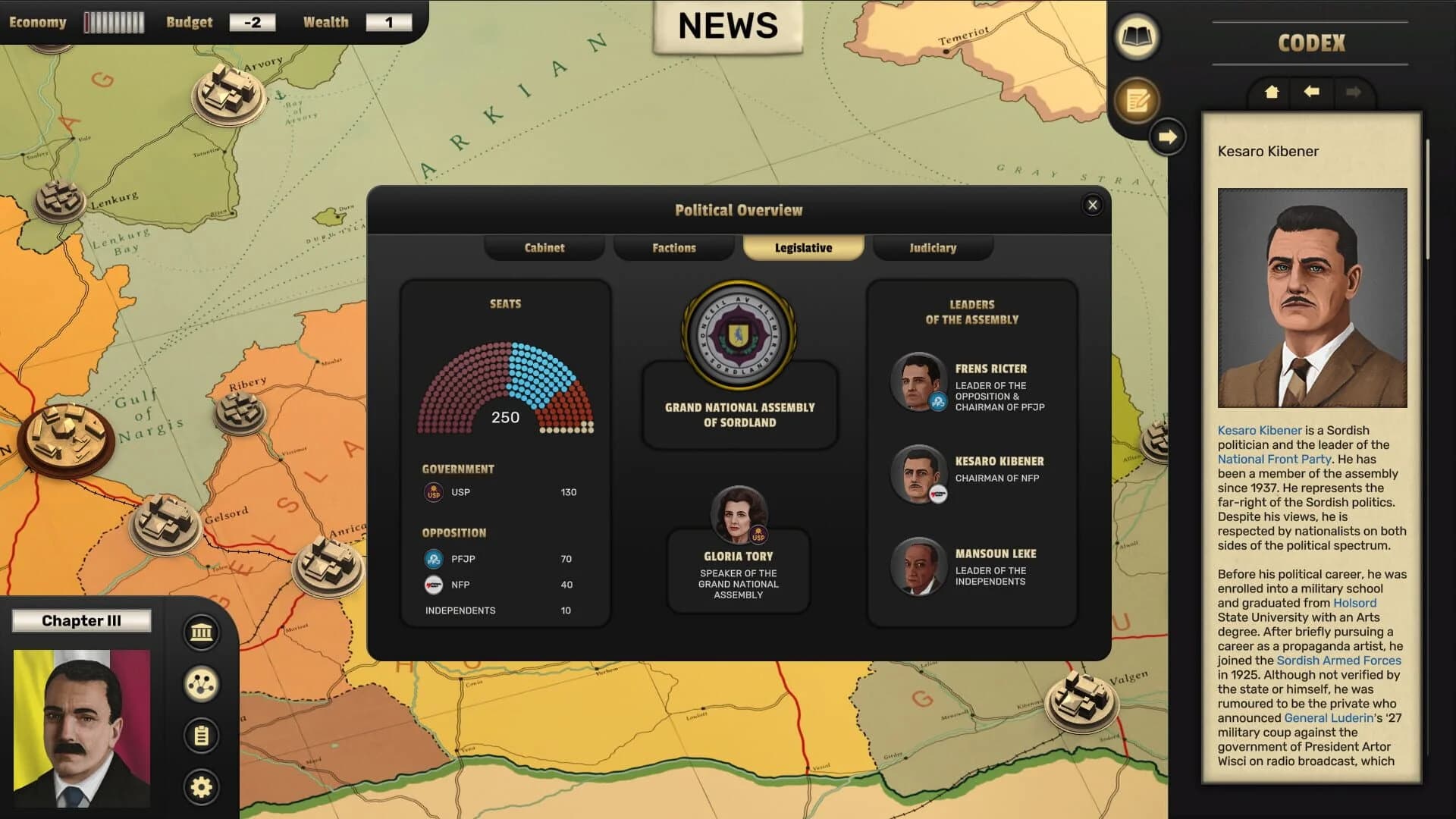Close the Political Overview window
The width and height of the screenshot is (1456, 819).
1092,205
